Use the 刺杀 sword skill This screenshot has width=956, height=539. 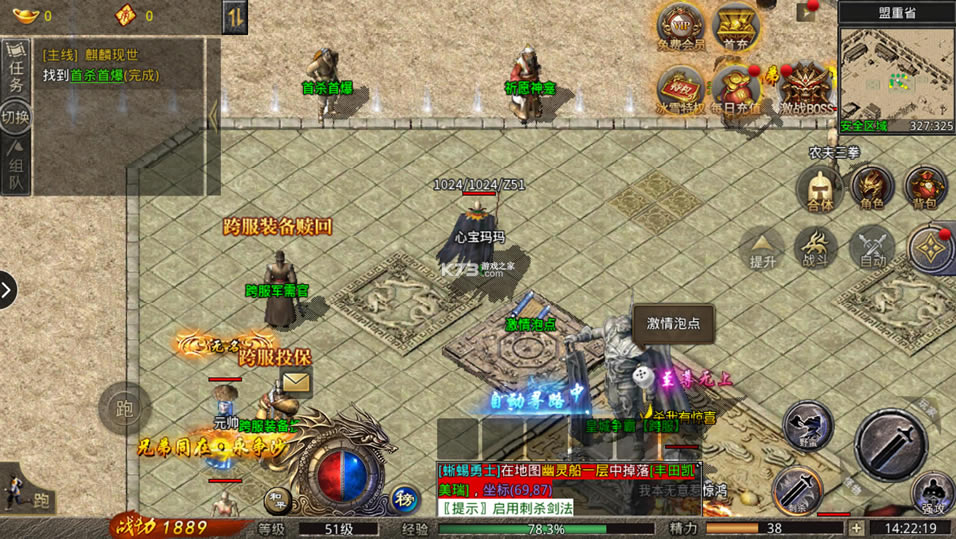point(796,489)
